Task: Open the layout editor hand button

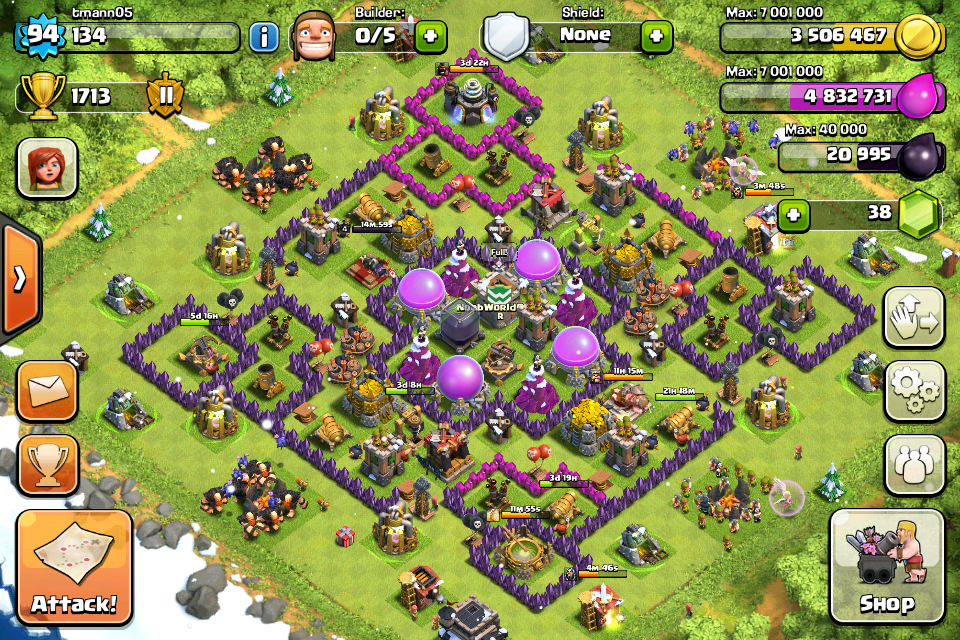Action: point(914,318)
